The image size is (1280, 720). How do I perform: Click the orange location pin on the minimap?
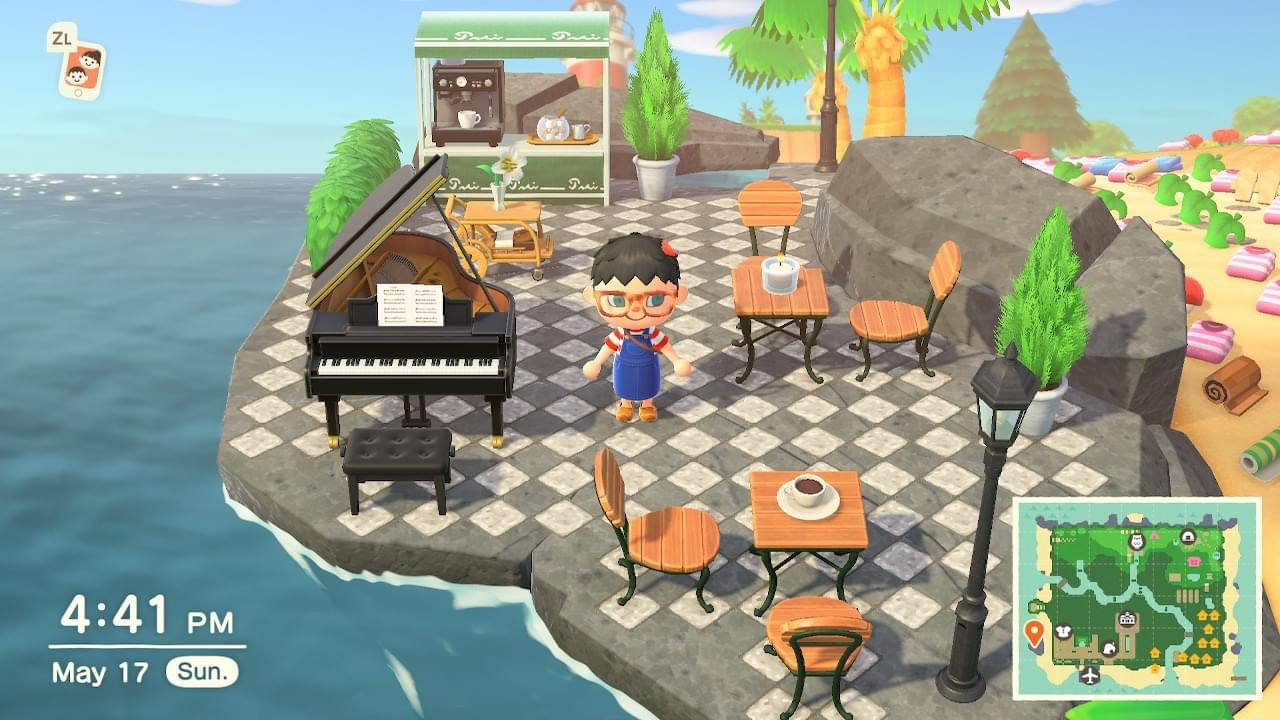pyautogui.click(x=1034, y=632)
